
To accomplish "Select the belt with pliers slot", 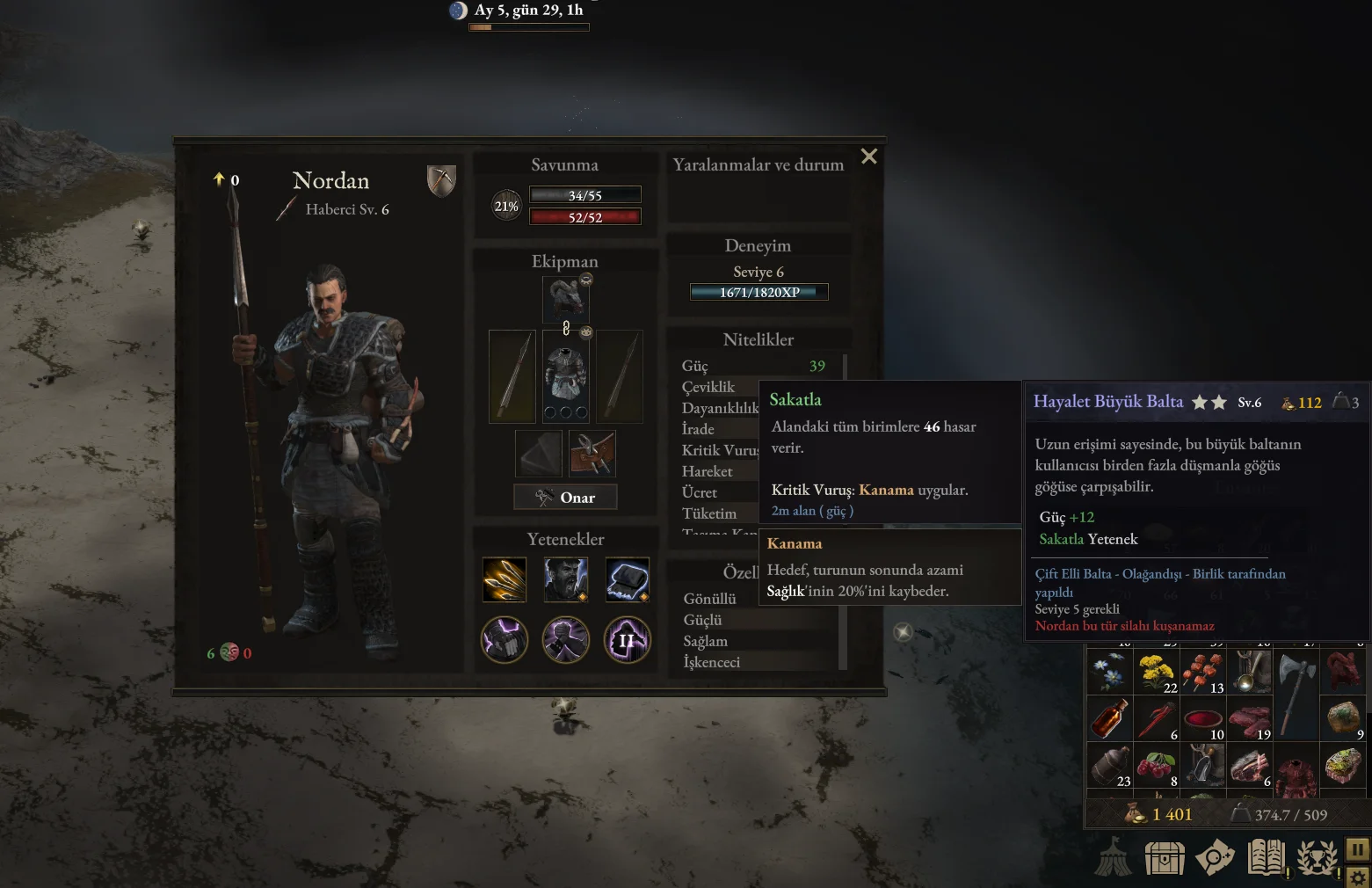I will [592, 454].
